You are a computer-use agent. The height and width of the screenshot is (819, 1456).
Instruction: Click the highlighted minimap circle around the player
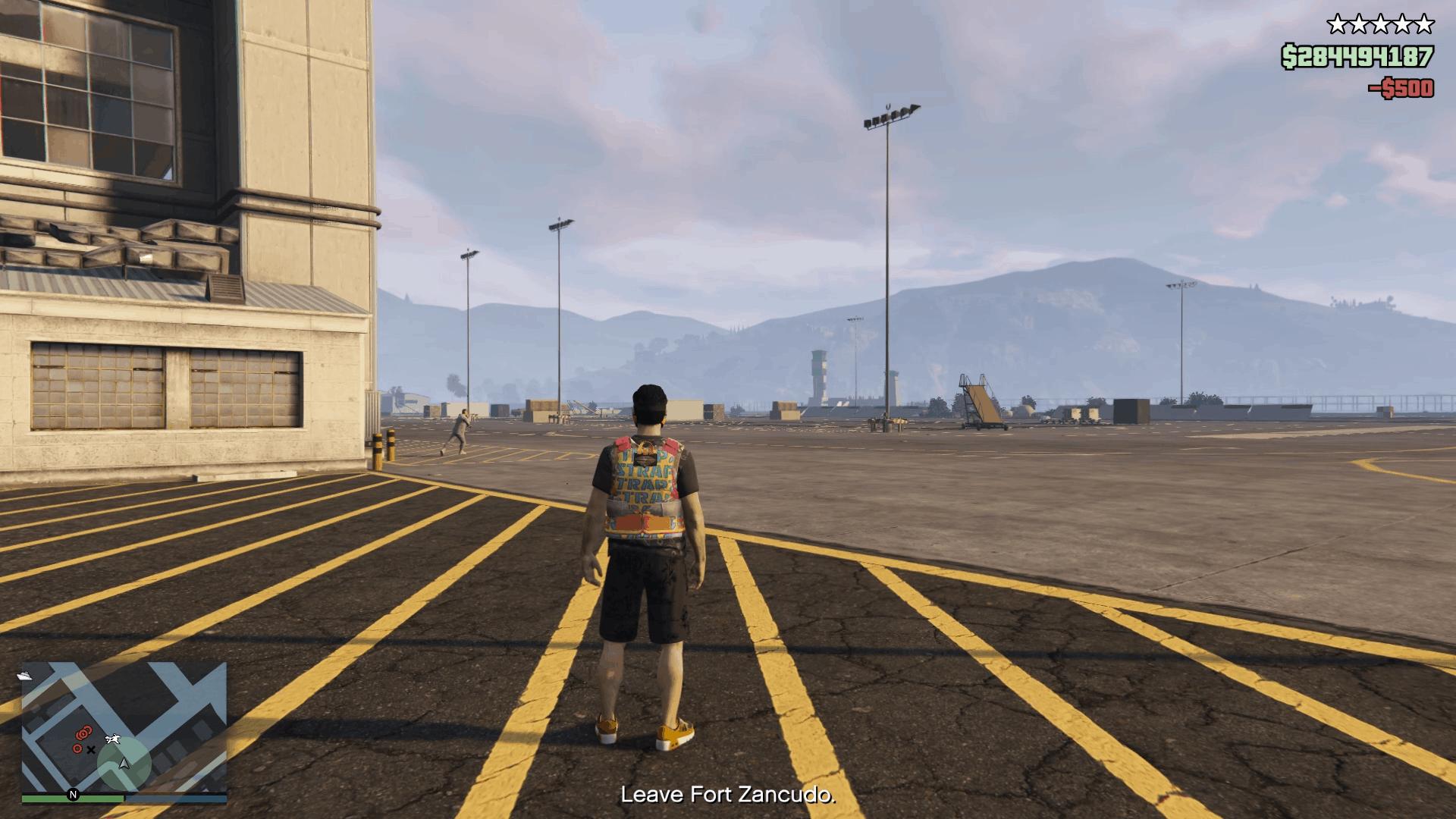tap(125, 762)
